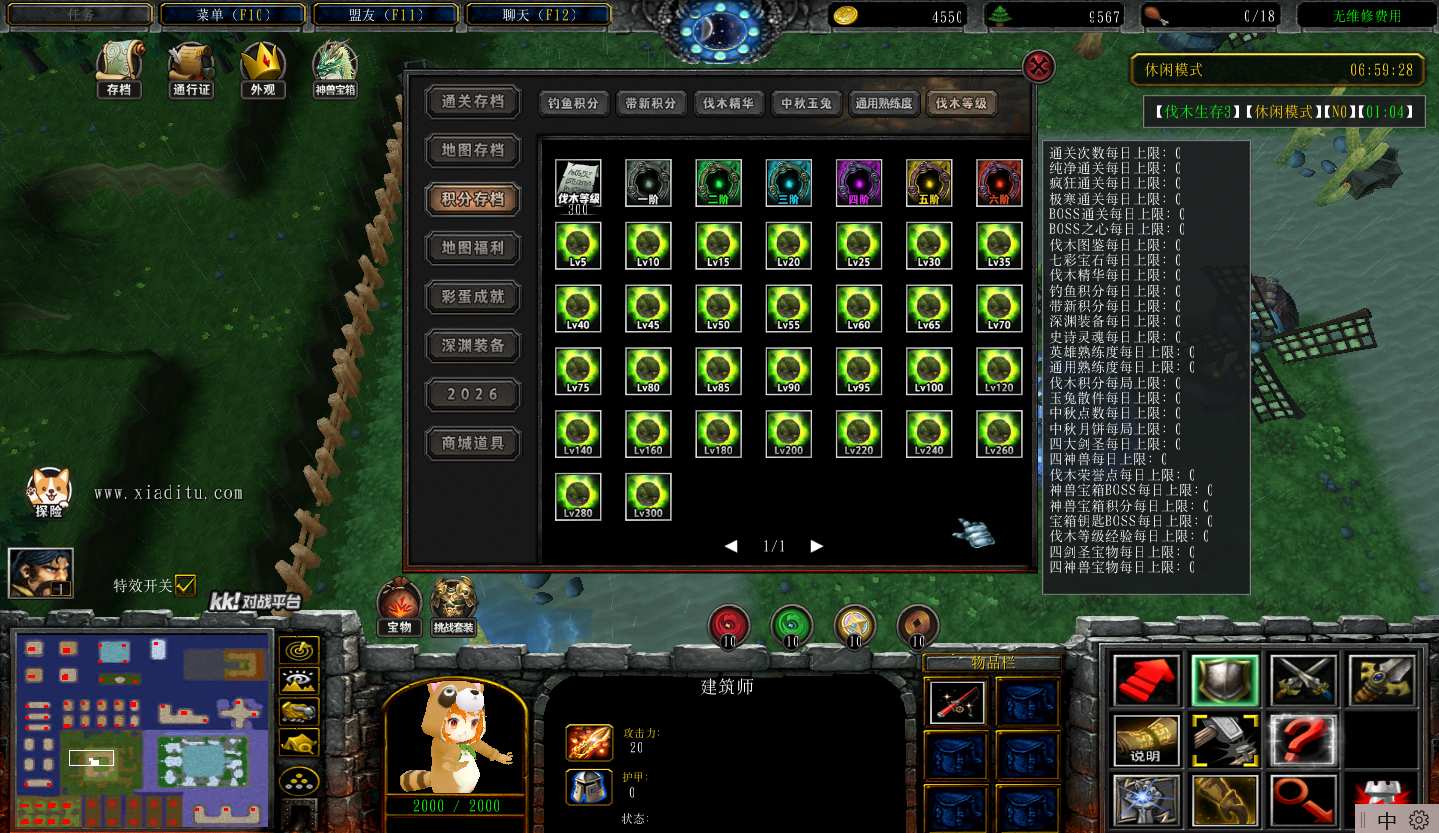Image resolution: width=1439 pixels, height=833 pixels.
Task: Select the 通用熟练度 tab
Action: point(884,103)
